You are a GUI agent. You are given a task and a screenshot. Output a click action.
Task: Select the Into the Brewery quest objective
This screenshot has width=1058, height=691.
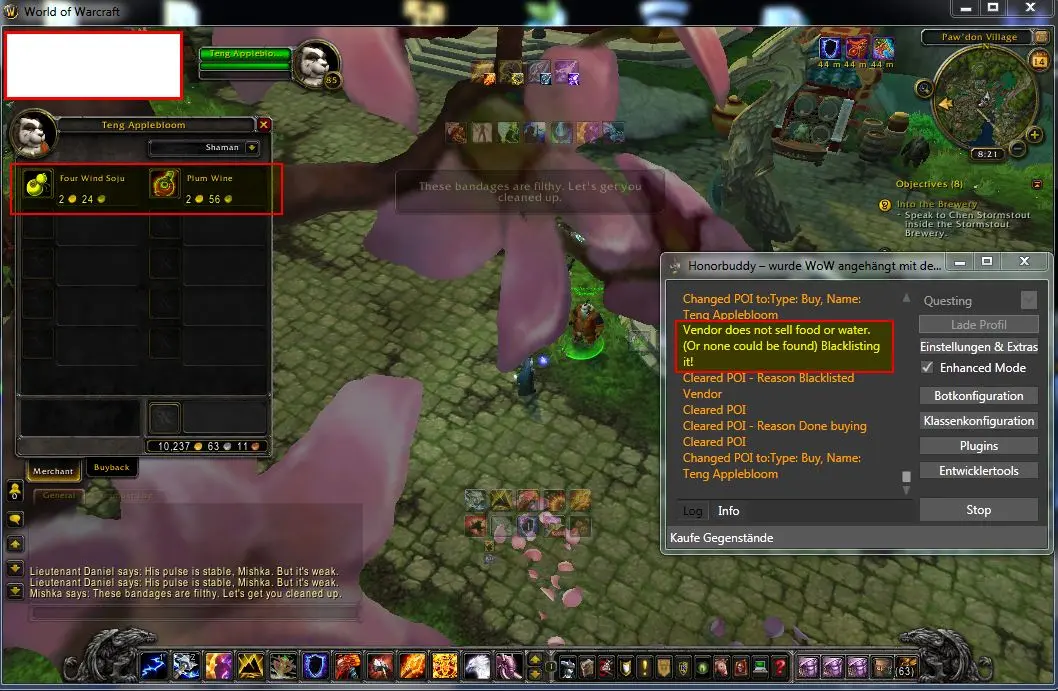936,204
